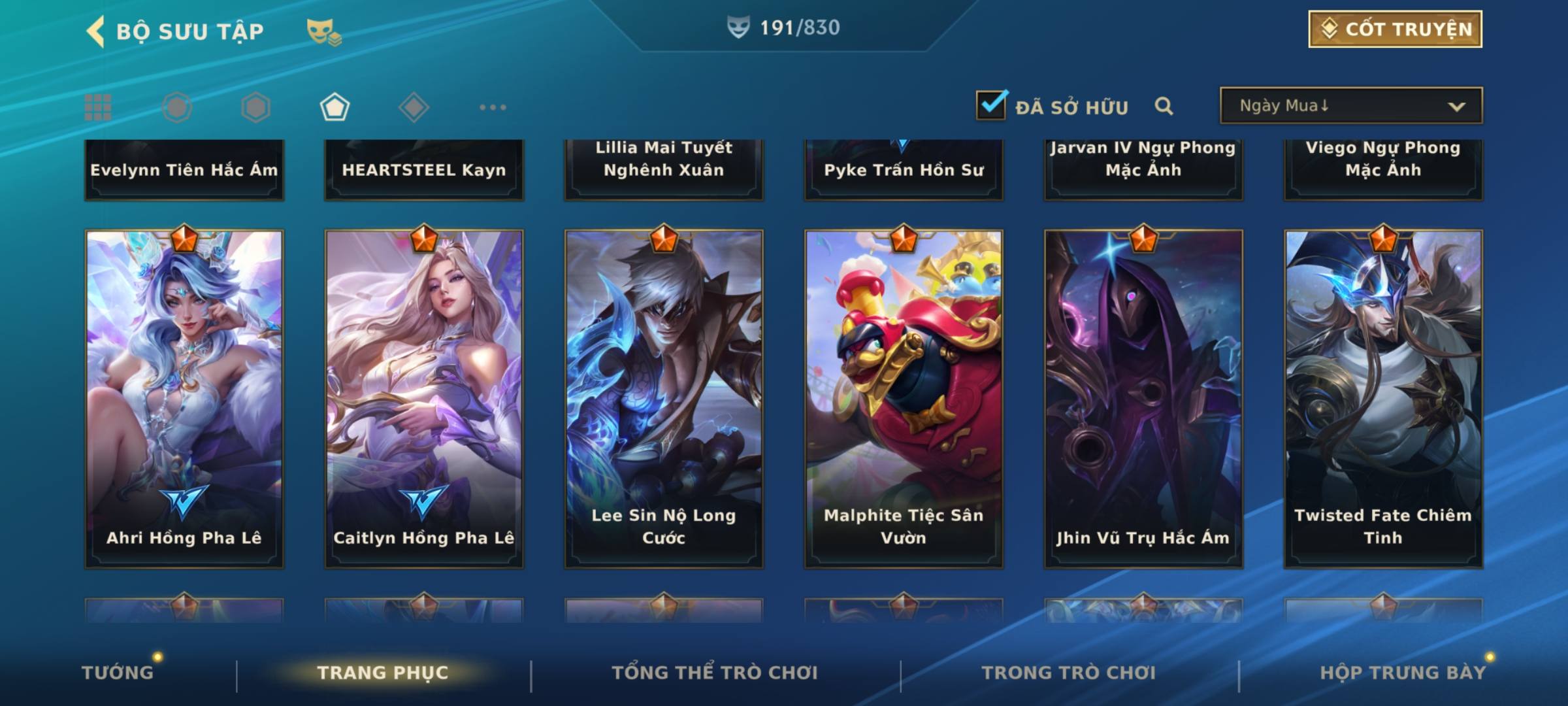Open the Trong Trò Chơi tab

click(1069, 673)
